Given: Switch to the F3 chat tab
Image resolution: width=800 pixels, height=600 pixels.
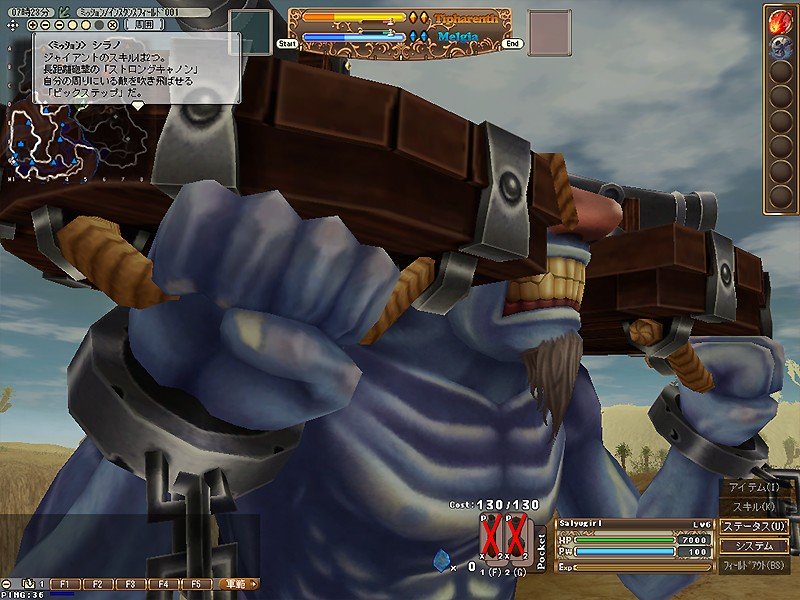Looking at the screenshot, I should pyautogui.click(x=131, y=583).
